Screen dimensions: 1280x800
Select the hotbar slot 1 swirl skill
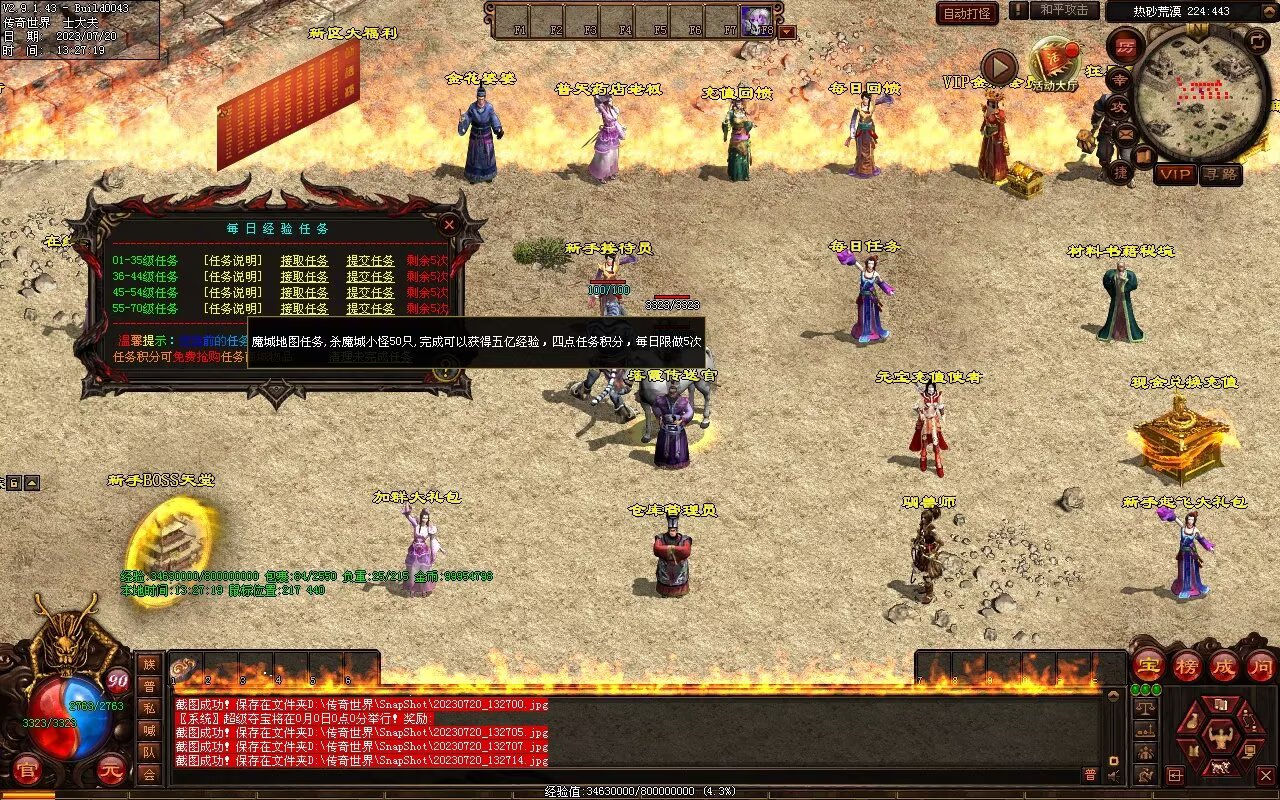(x=184, y=669)
